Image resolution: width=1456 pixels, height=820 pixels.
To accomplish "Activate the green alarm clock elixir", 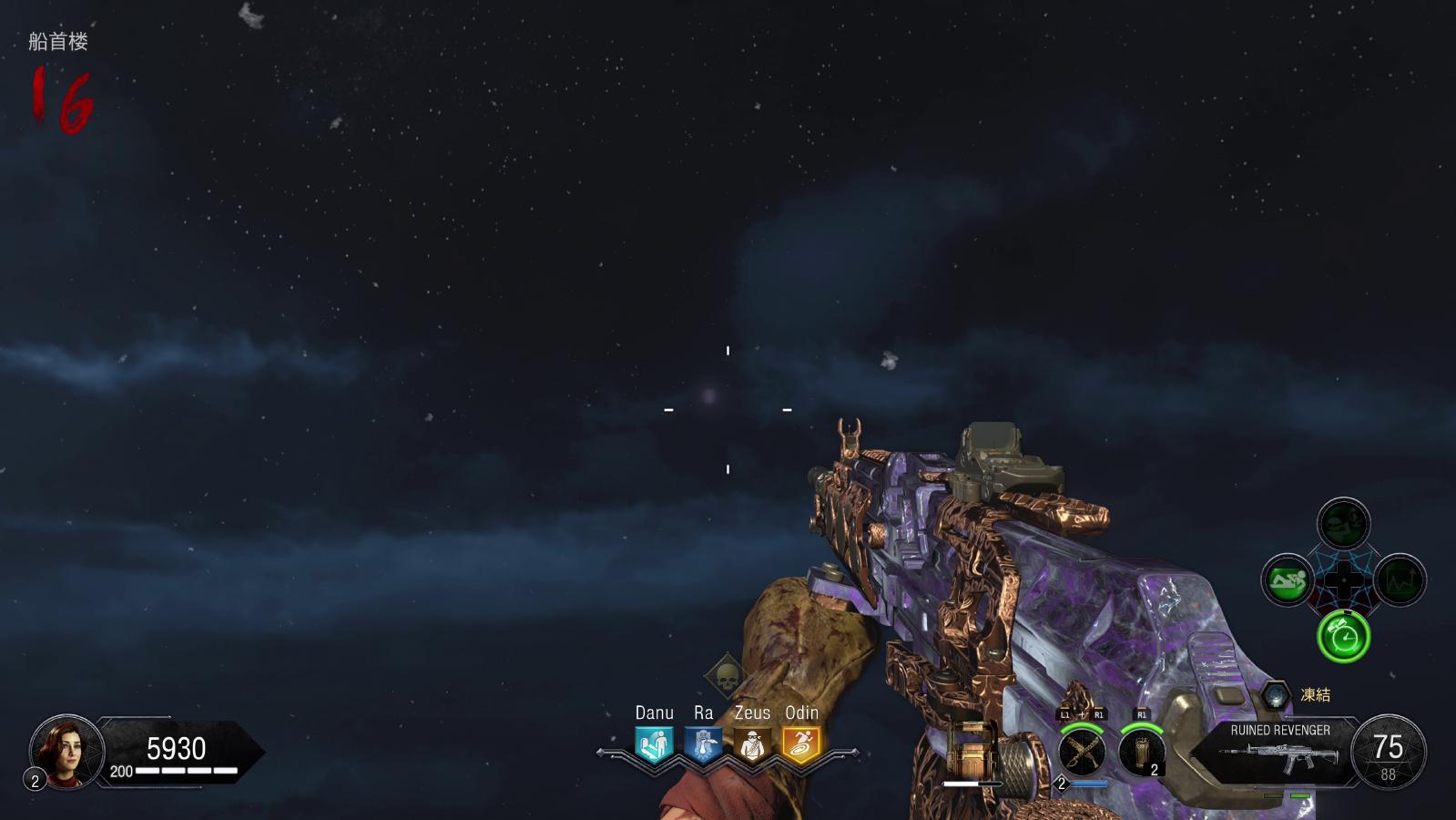I will (1343, 636).
